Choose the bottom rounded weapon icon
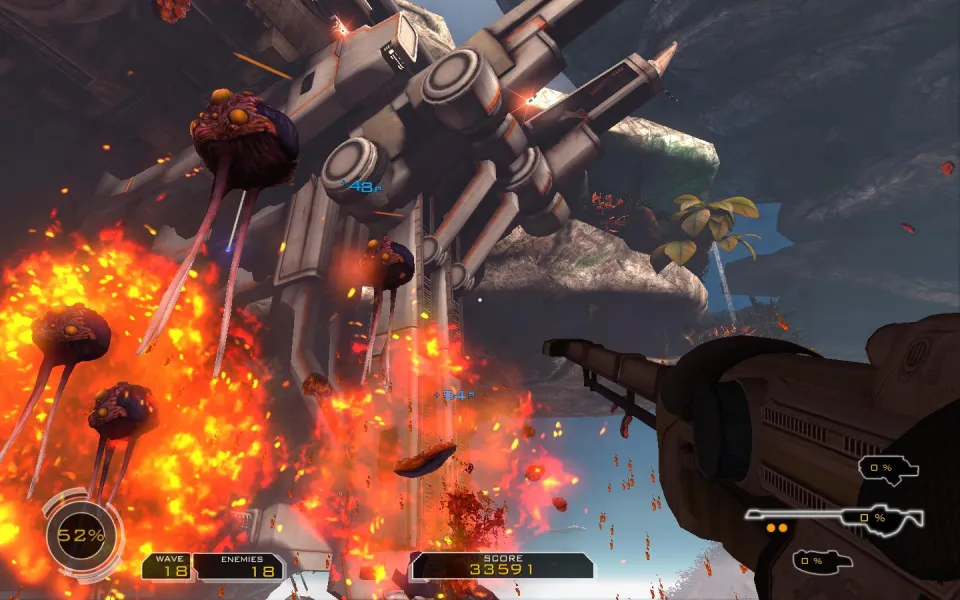The height and width of the screenshot is (600, 960). pos(823,562)
